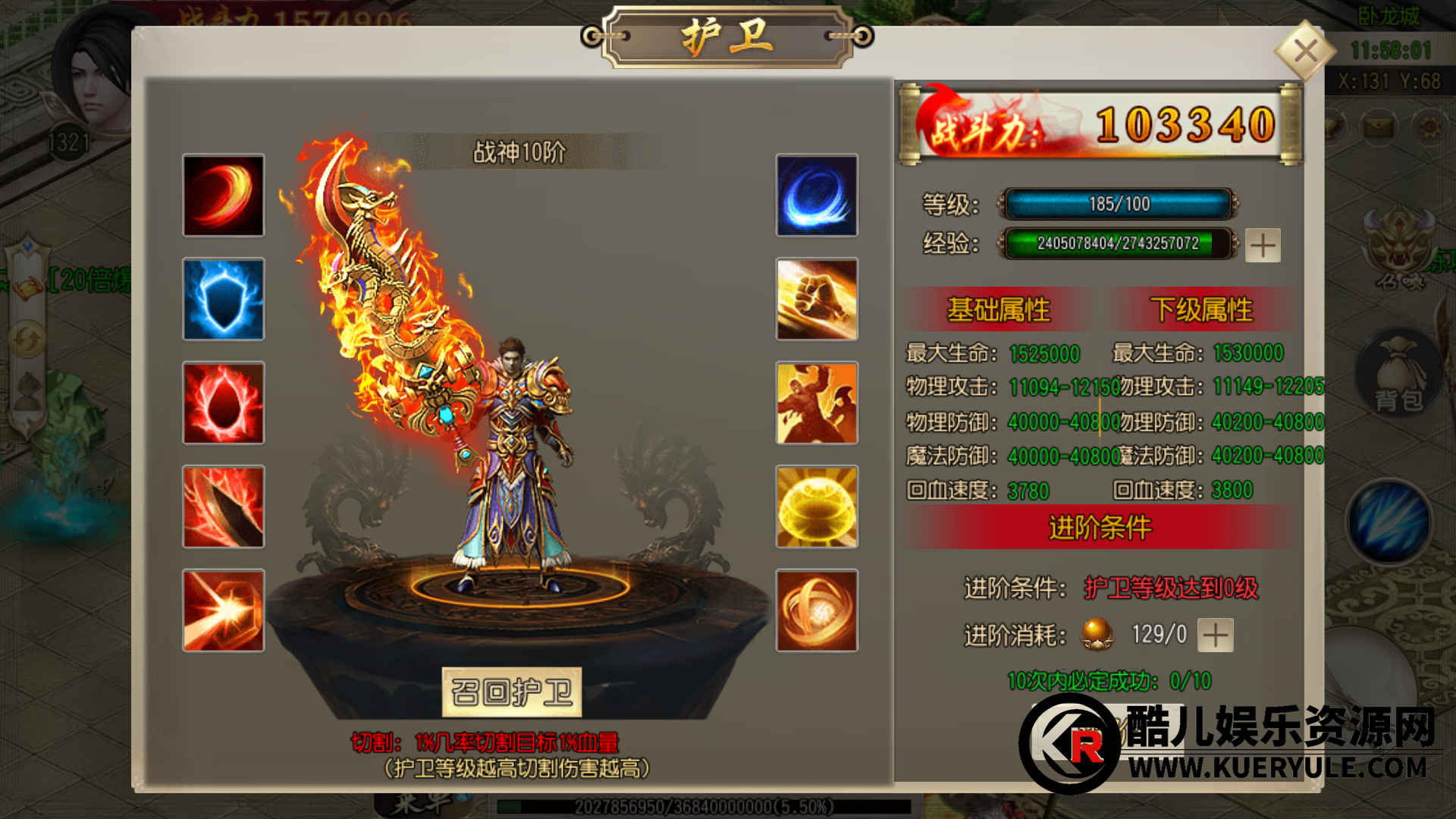
Task: Add advancement orbs with the plus button
Action: (1216, 635)
